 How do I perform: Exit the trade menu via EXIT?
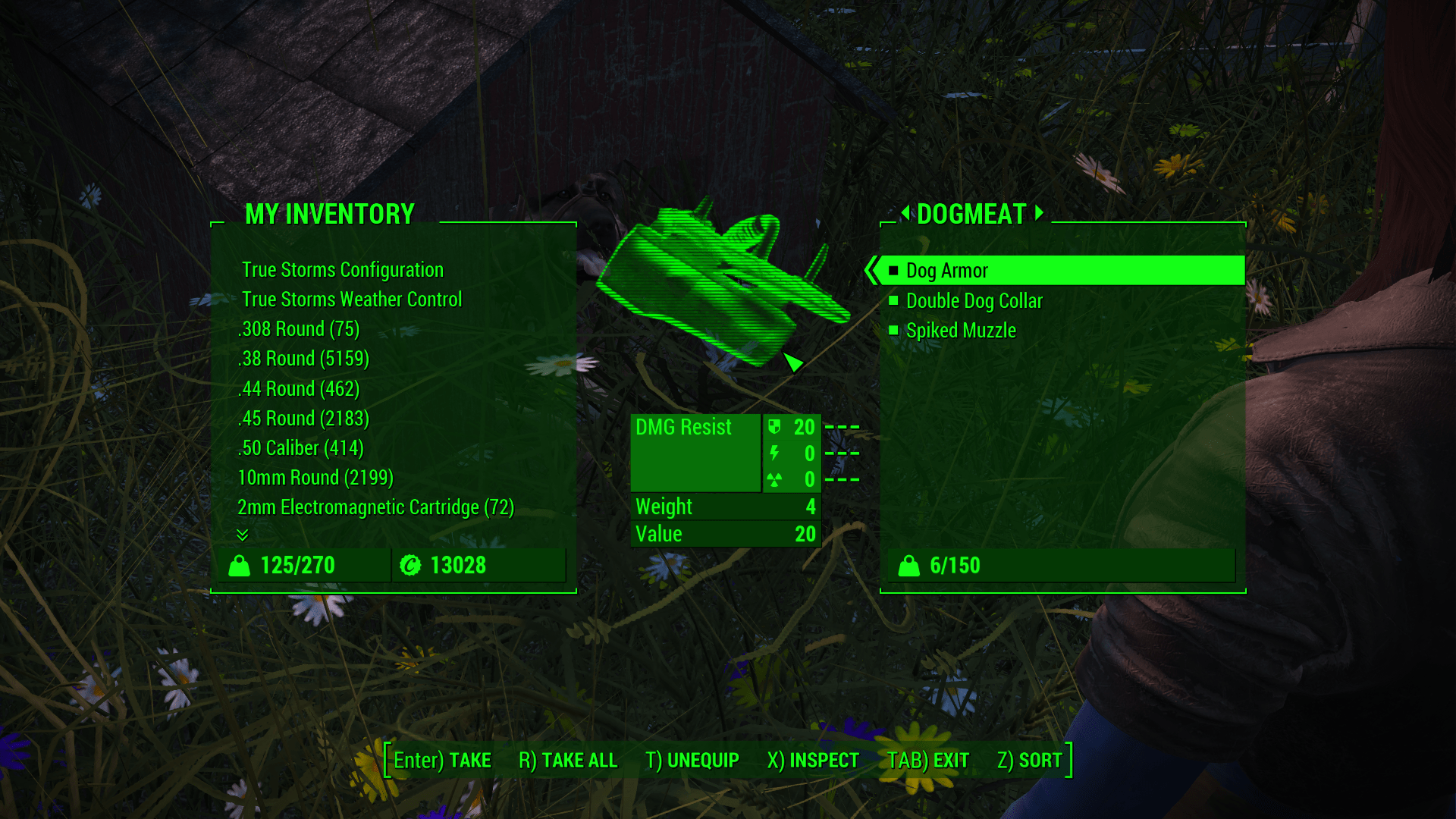928,760
